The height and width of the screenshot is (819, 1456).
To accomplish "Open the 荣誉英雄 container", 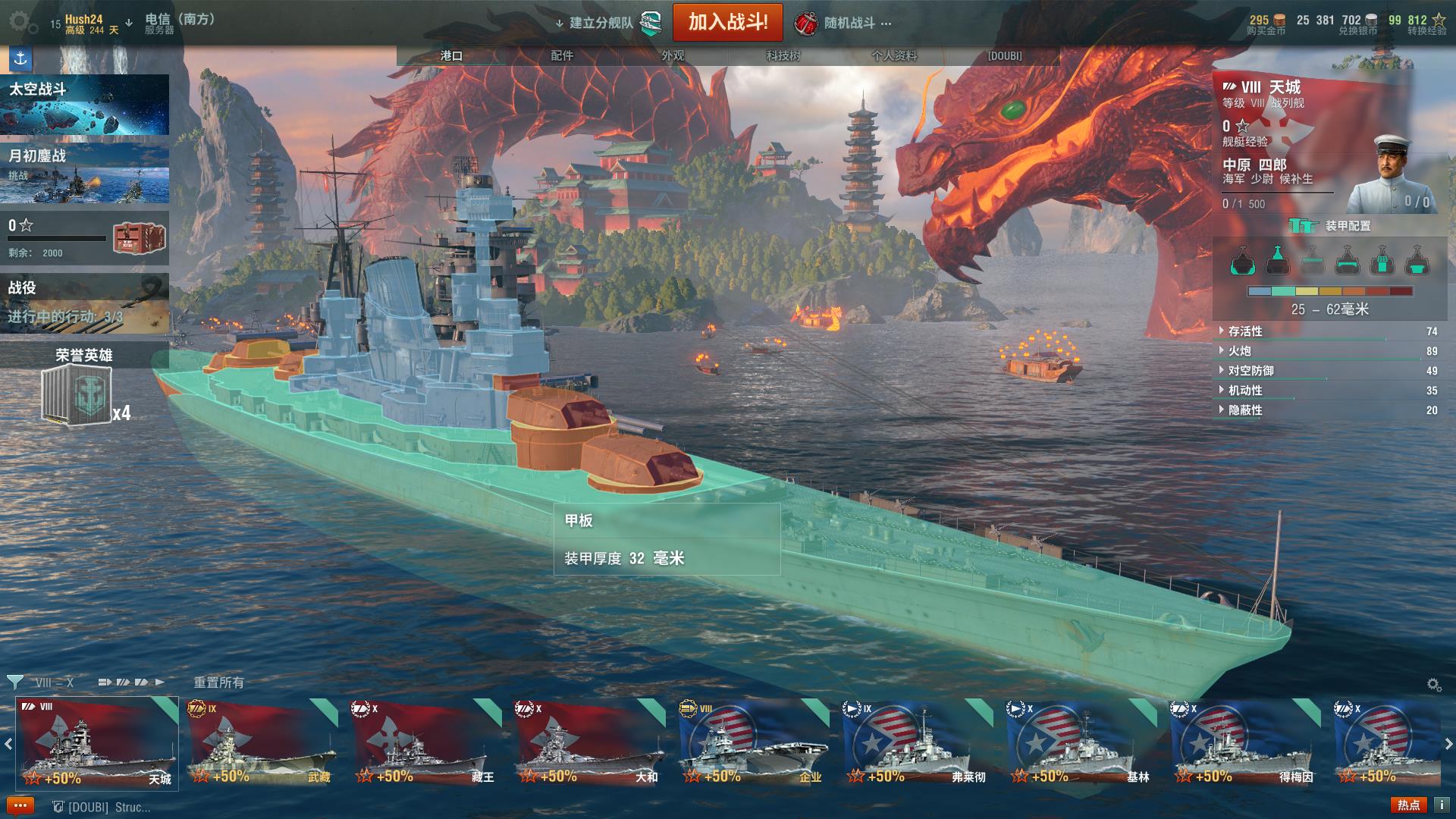I will coord(77,394).
